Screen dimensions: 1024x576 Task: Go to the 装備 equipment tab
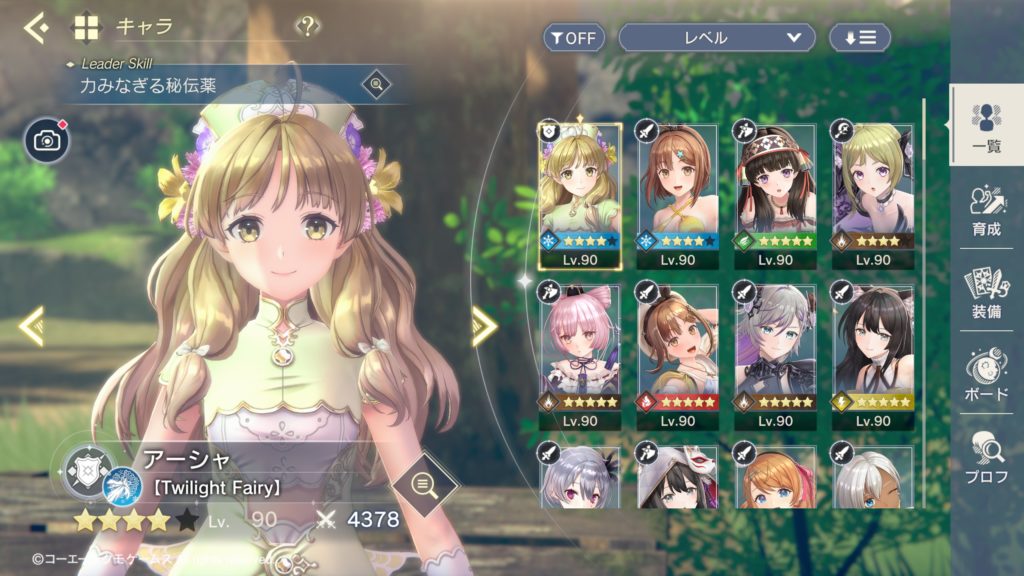pos(986,292)
